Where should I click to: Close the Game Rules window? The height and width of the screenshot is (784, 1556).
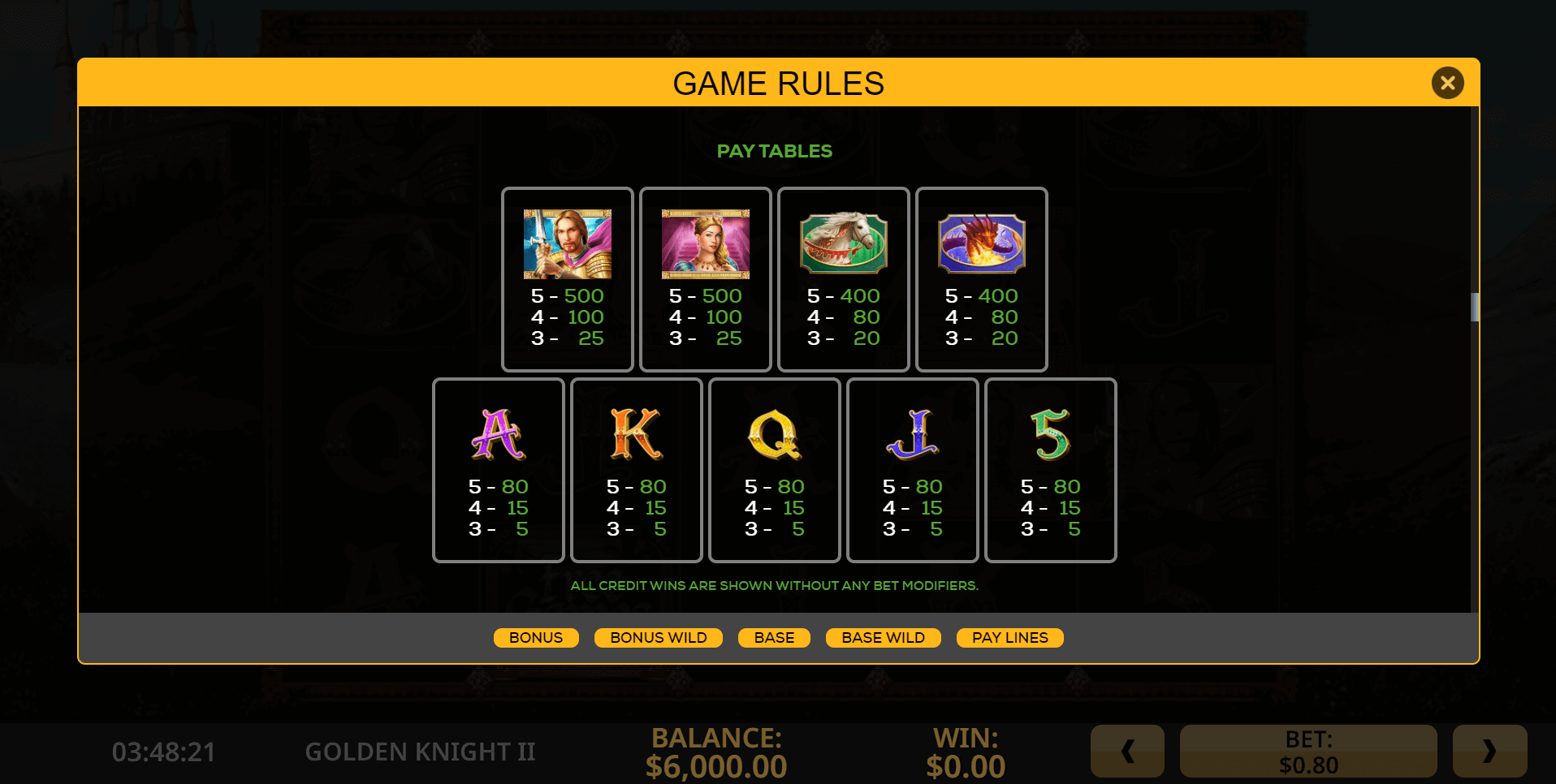pyautogui.click(x=1447, y=83)
